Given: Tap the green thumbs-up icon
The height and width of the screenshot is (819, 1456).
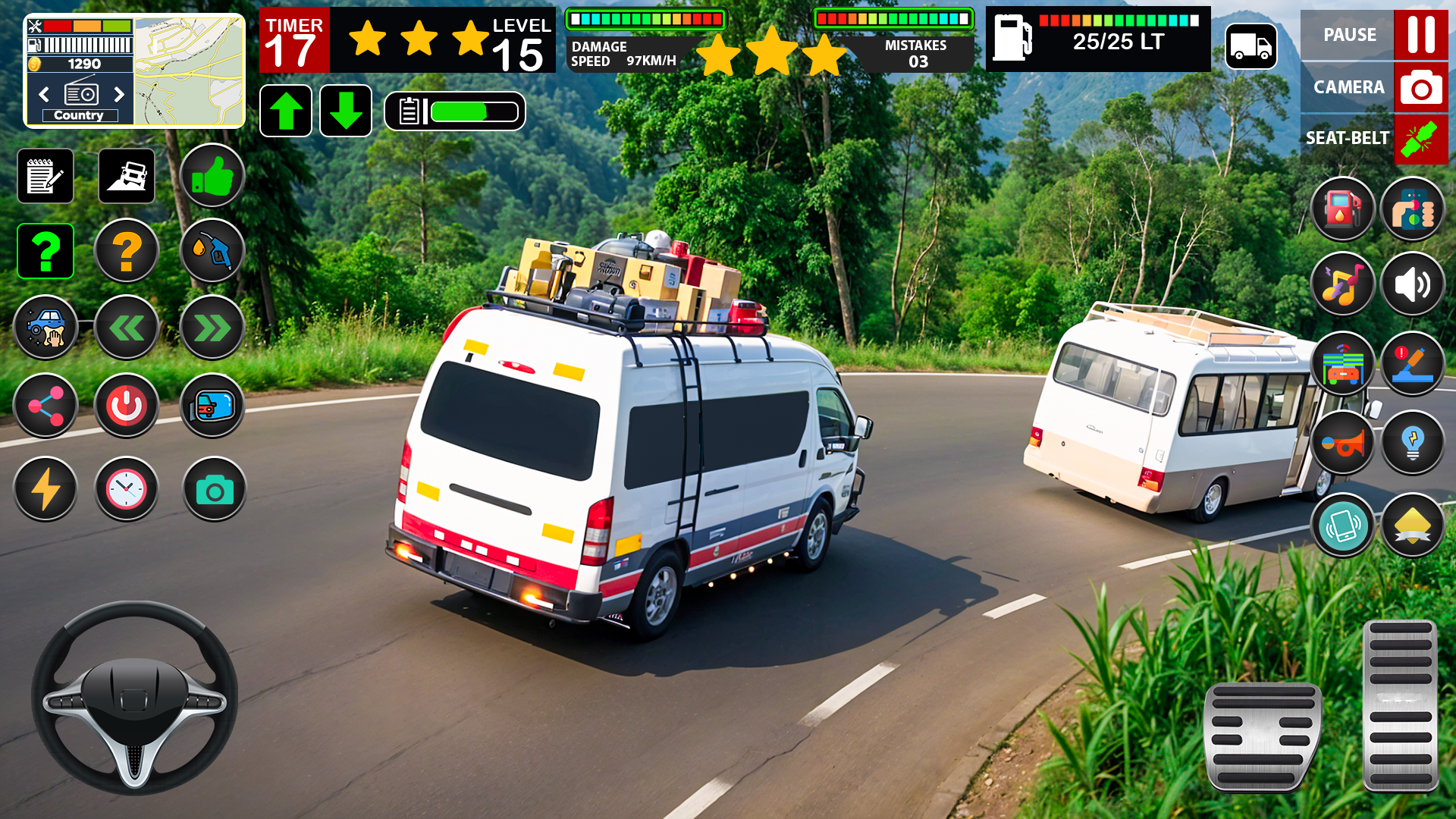Looking at the screenshot, I should click(212, 176).
